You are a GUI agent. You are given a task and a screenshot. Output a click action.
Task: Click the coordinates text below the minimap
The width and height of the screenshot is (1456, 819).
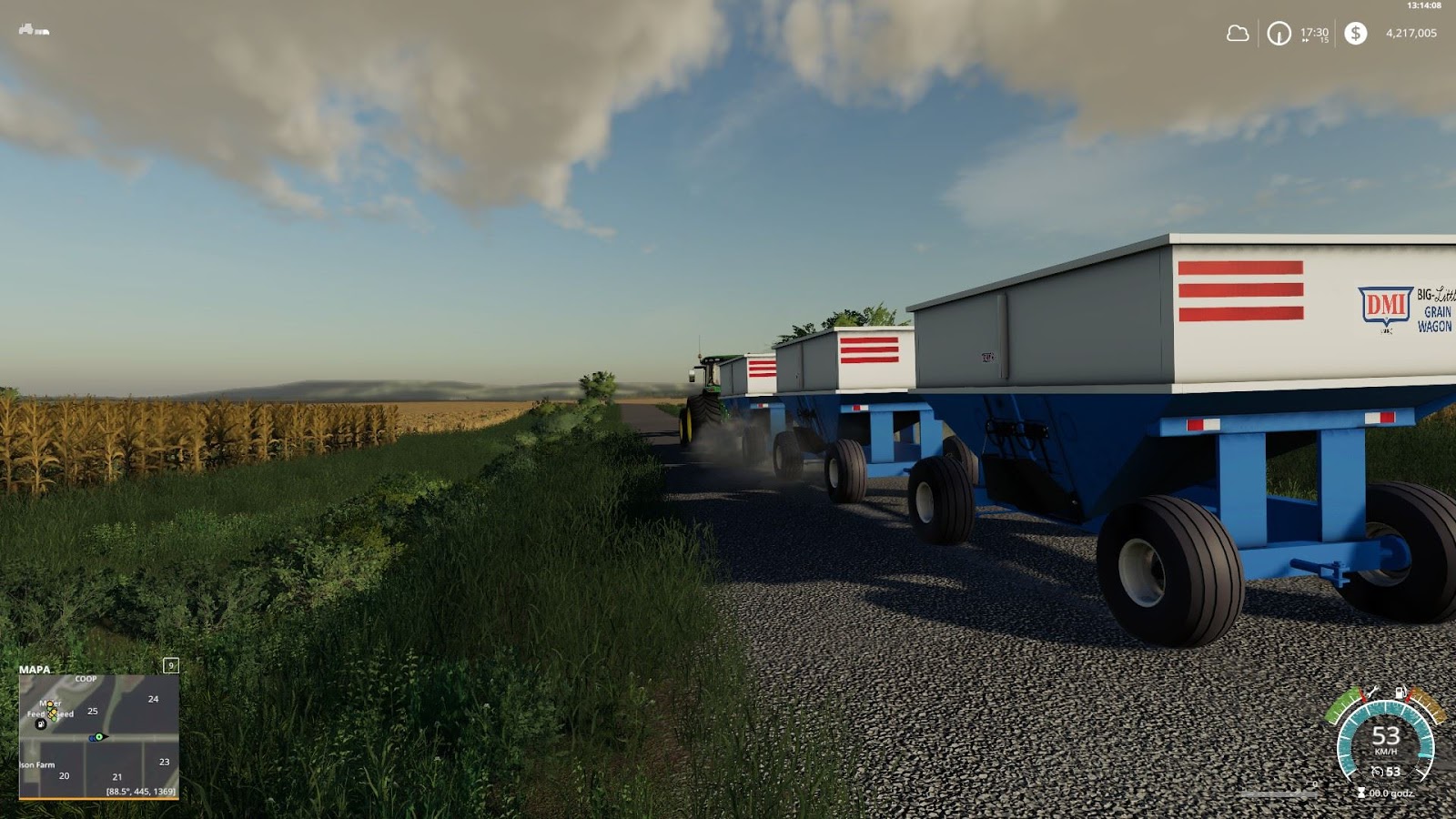coord(141,791)
